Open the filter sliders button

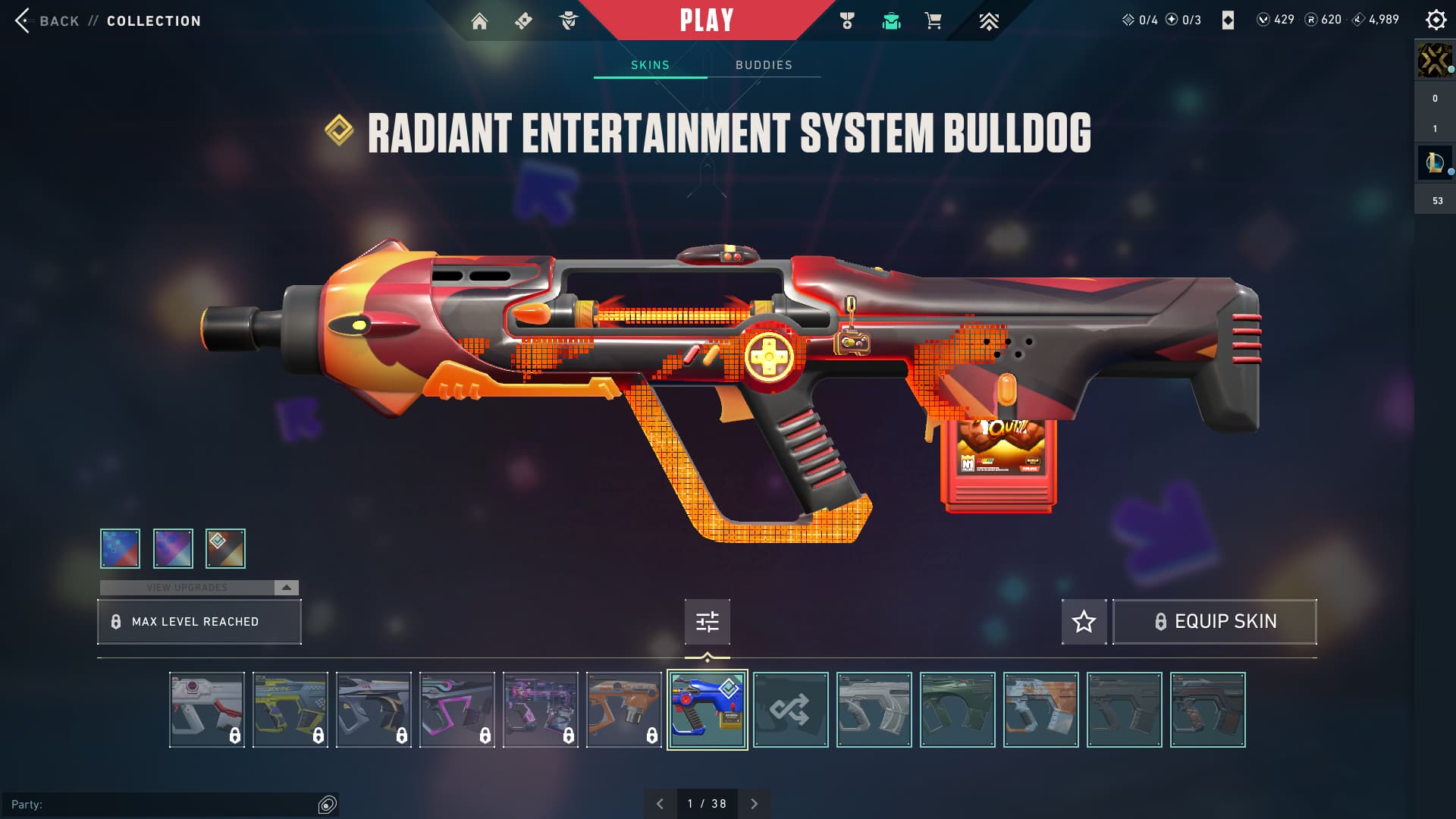[x=707, y=622]
